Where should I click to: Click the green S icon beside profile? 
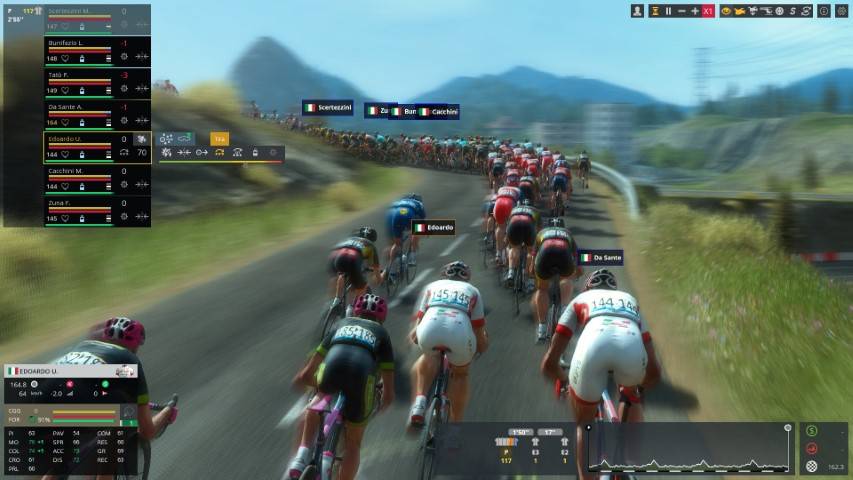click(811, 431)
